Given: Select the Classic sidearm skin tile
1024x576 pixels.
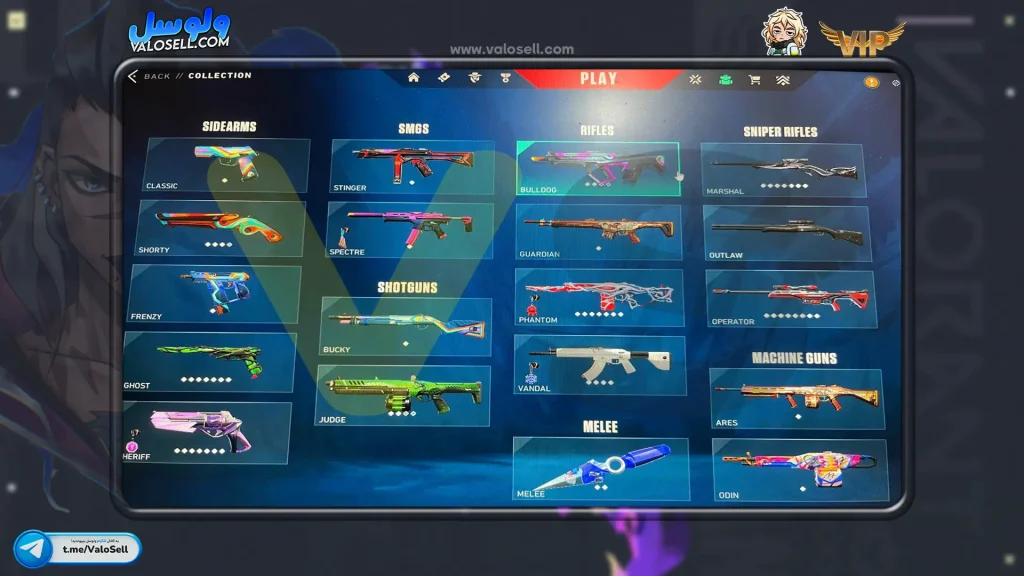Looking at the screenshot, I should coord(227,165).
